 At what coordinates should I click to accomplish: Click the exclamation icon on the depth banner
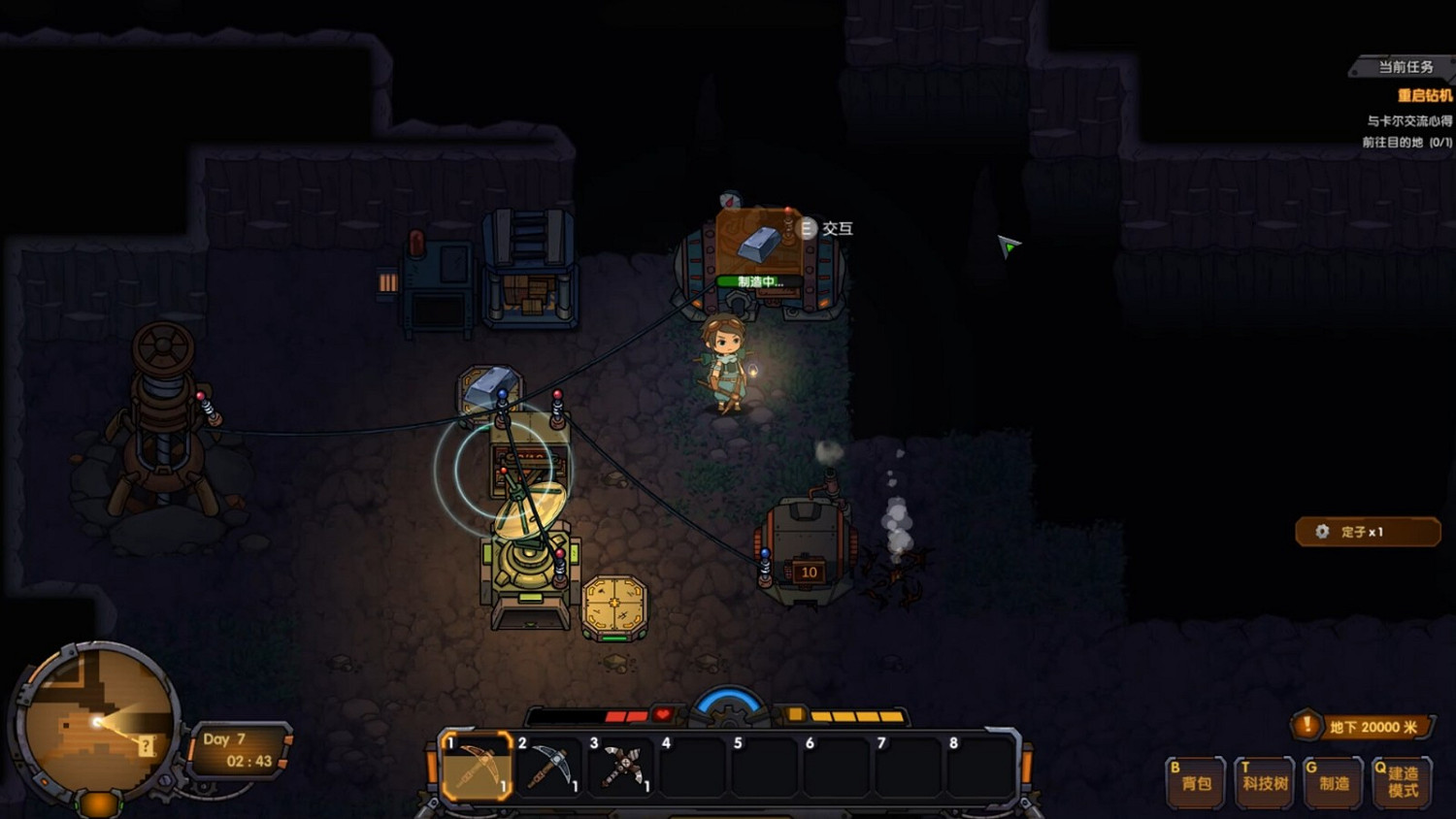coord(1309,726)
